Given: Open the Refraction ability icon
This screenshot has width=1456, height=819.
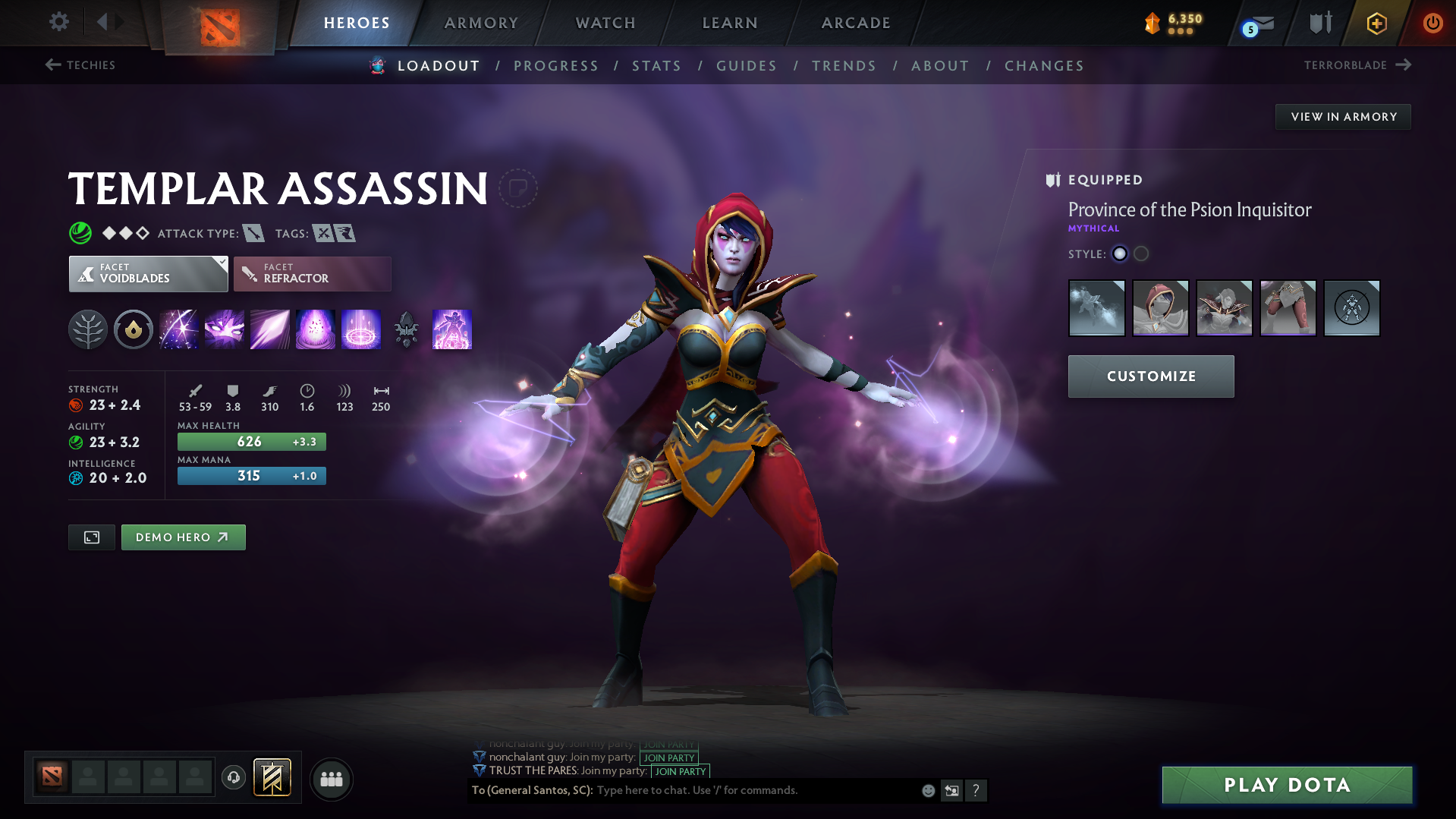Looking at the screenshot, I should pyautogui.click(x=179, y=329).
